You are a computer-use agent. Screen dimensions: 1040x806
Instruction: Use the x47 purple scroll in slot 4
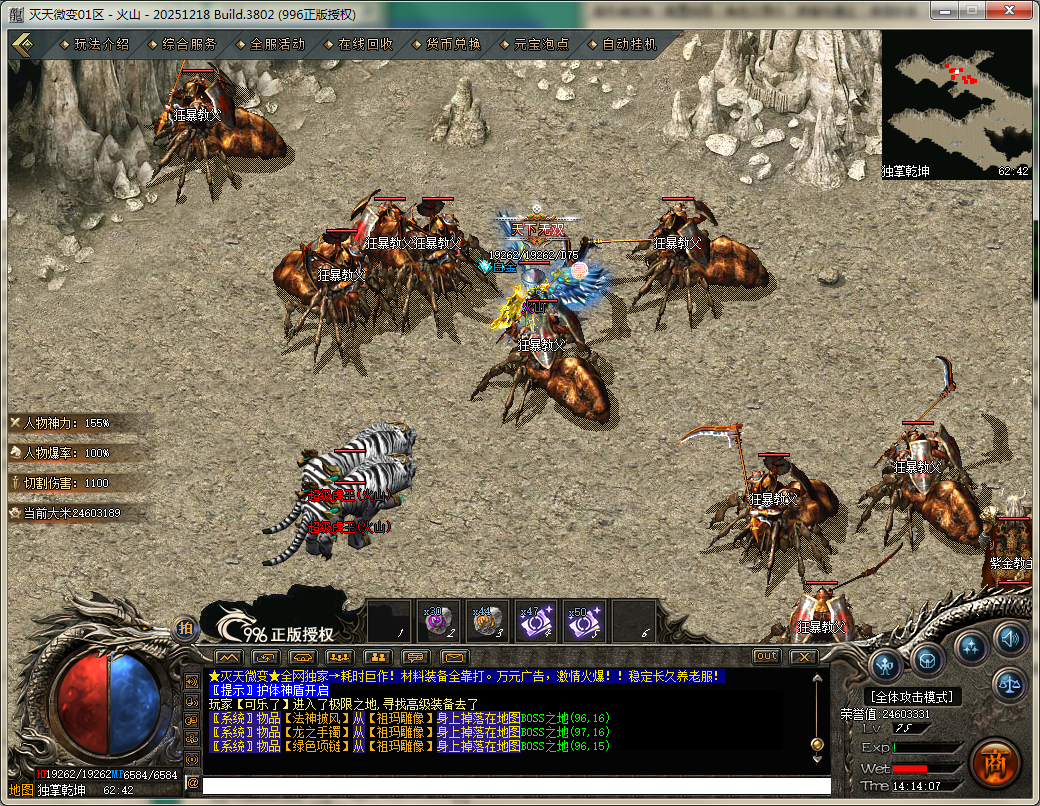[536, 622]
